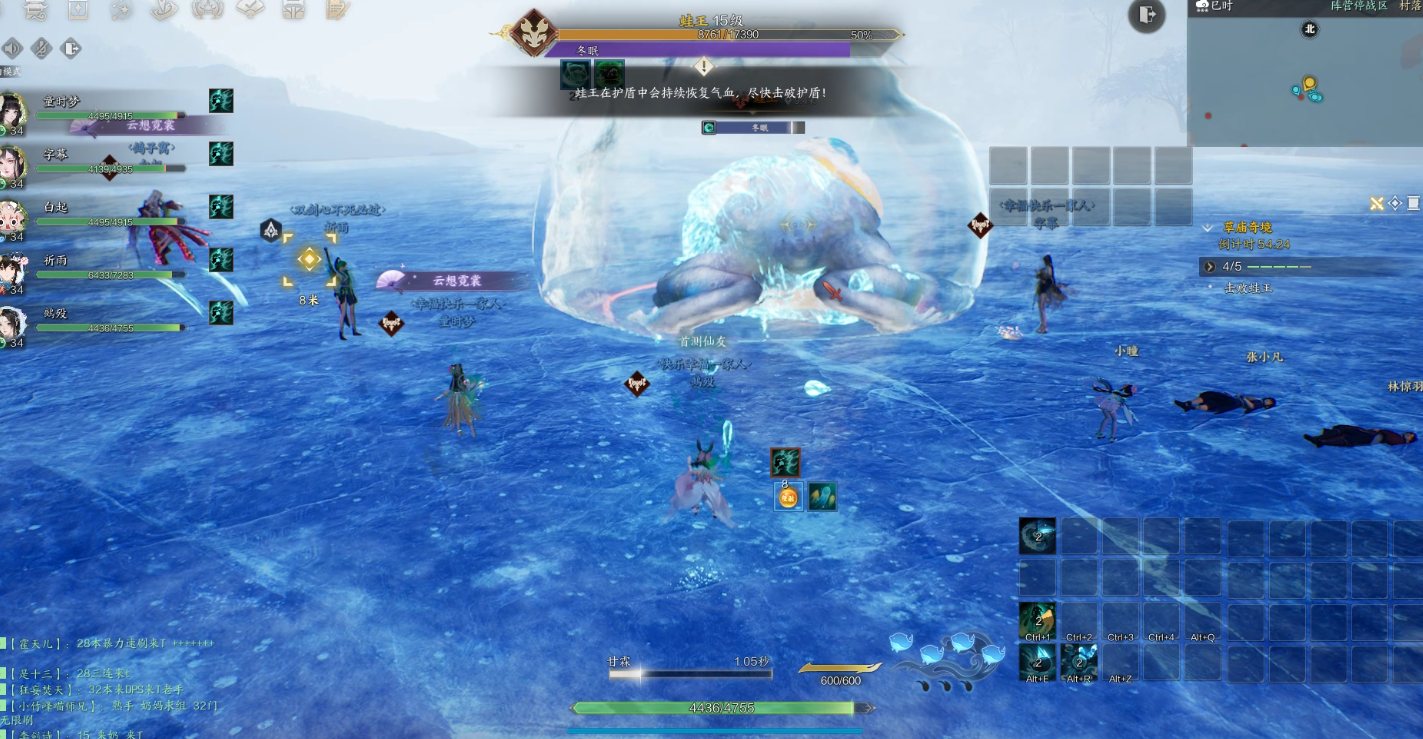Use the Alt+E skill icon

pos(1037,662)
